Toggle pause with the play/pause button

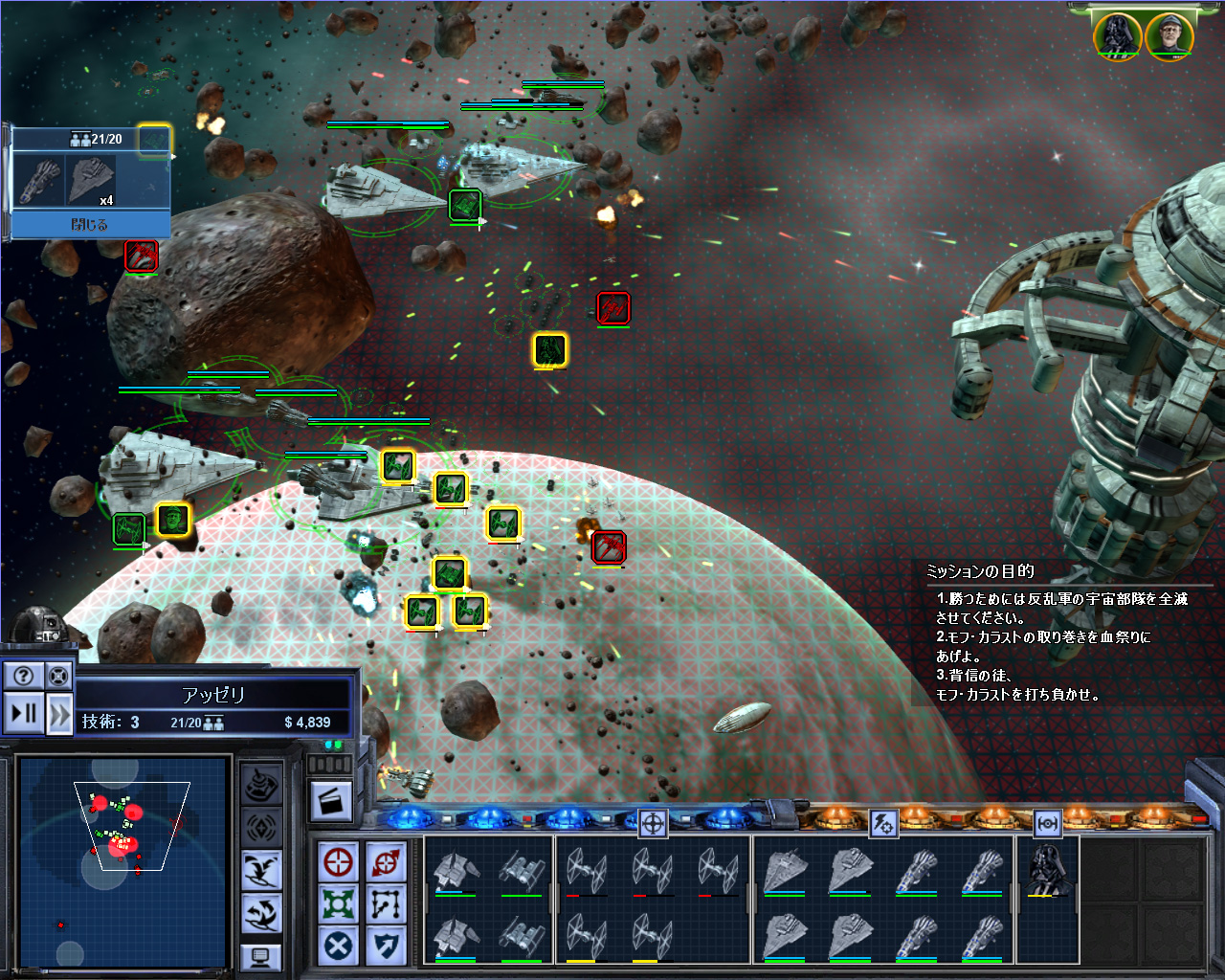24,713
